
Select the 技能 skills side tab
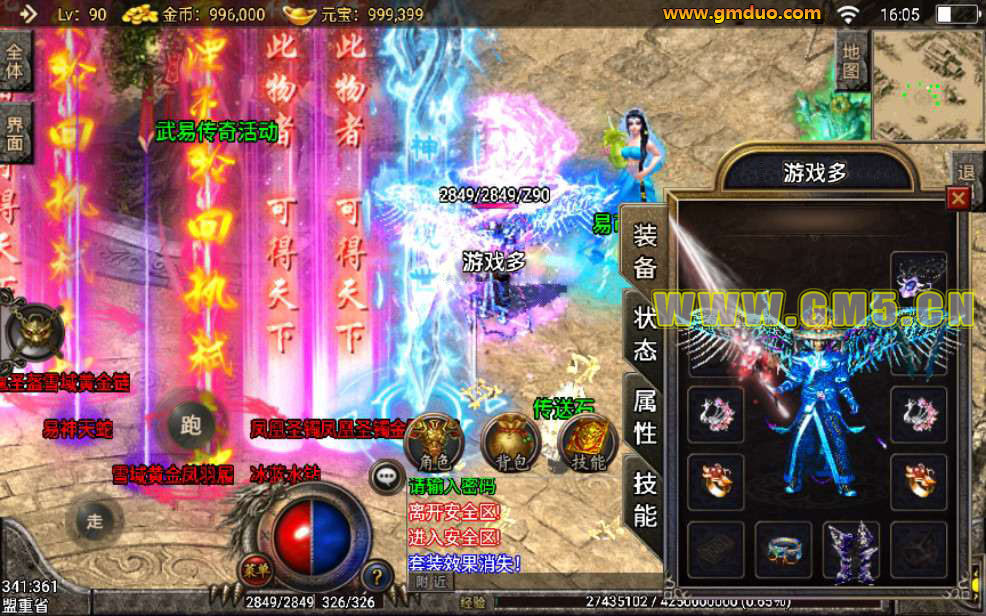[x=645, y=499]
